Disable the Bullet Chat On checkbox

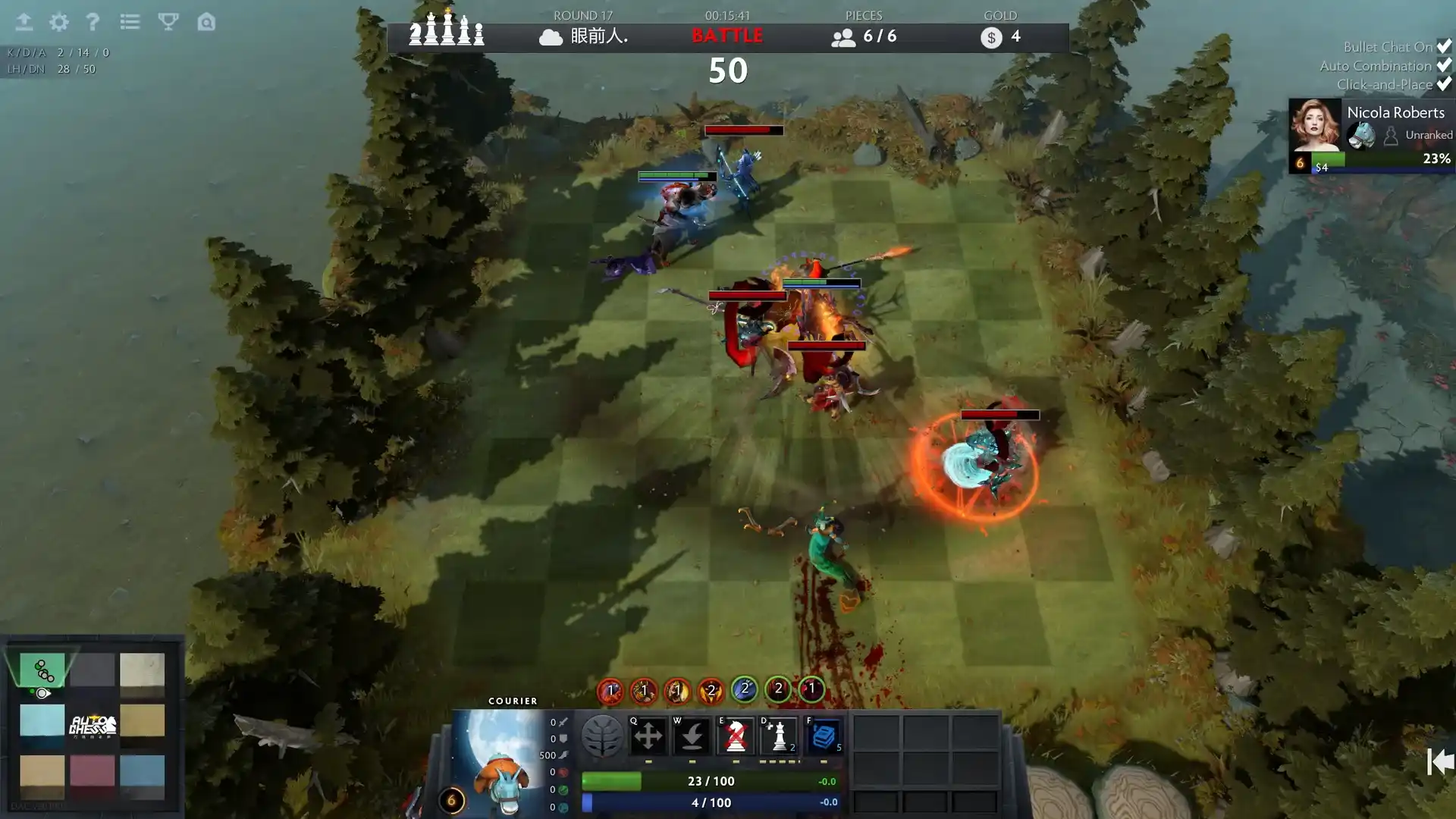[1443, 46]
